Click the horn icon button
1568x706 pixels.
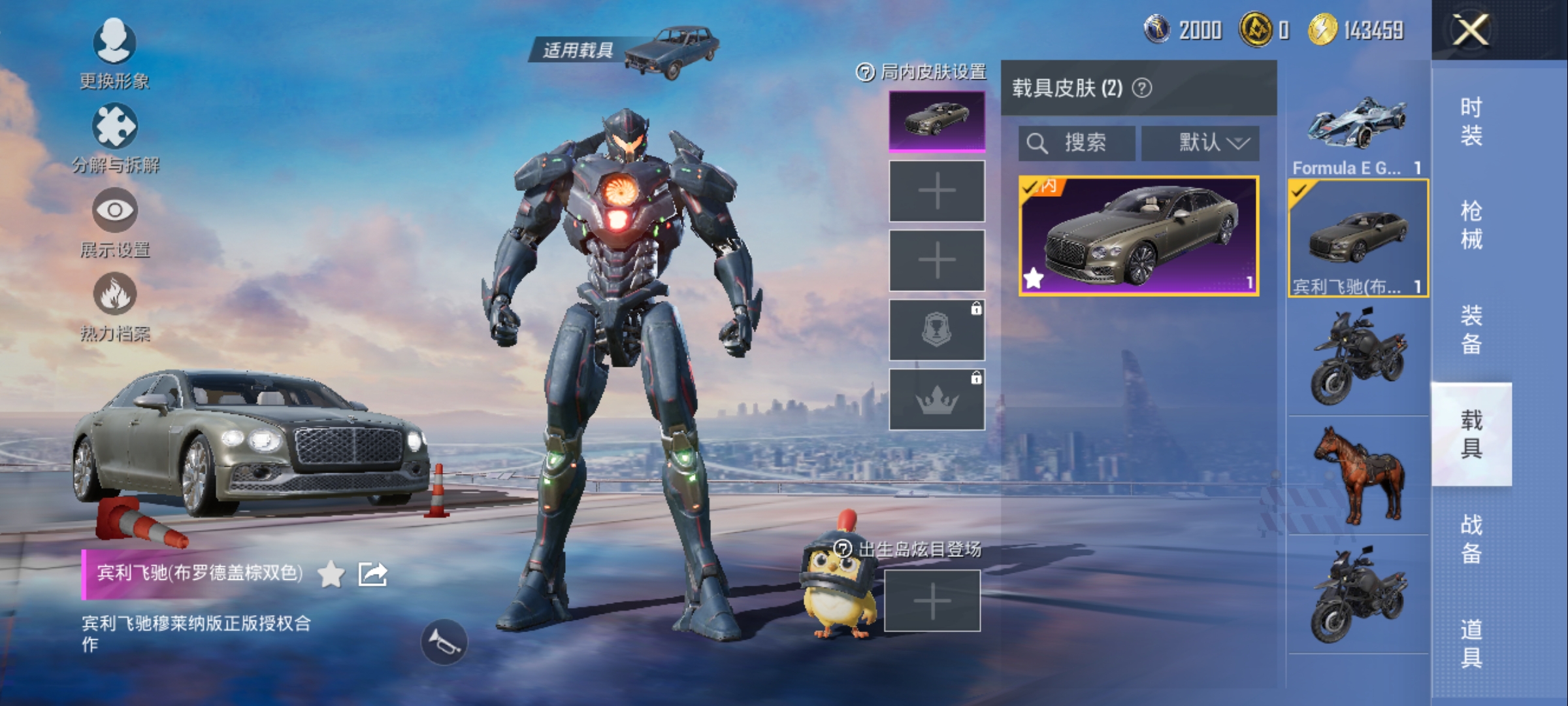tap(444, 643)
